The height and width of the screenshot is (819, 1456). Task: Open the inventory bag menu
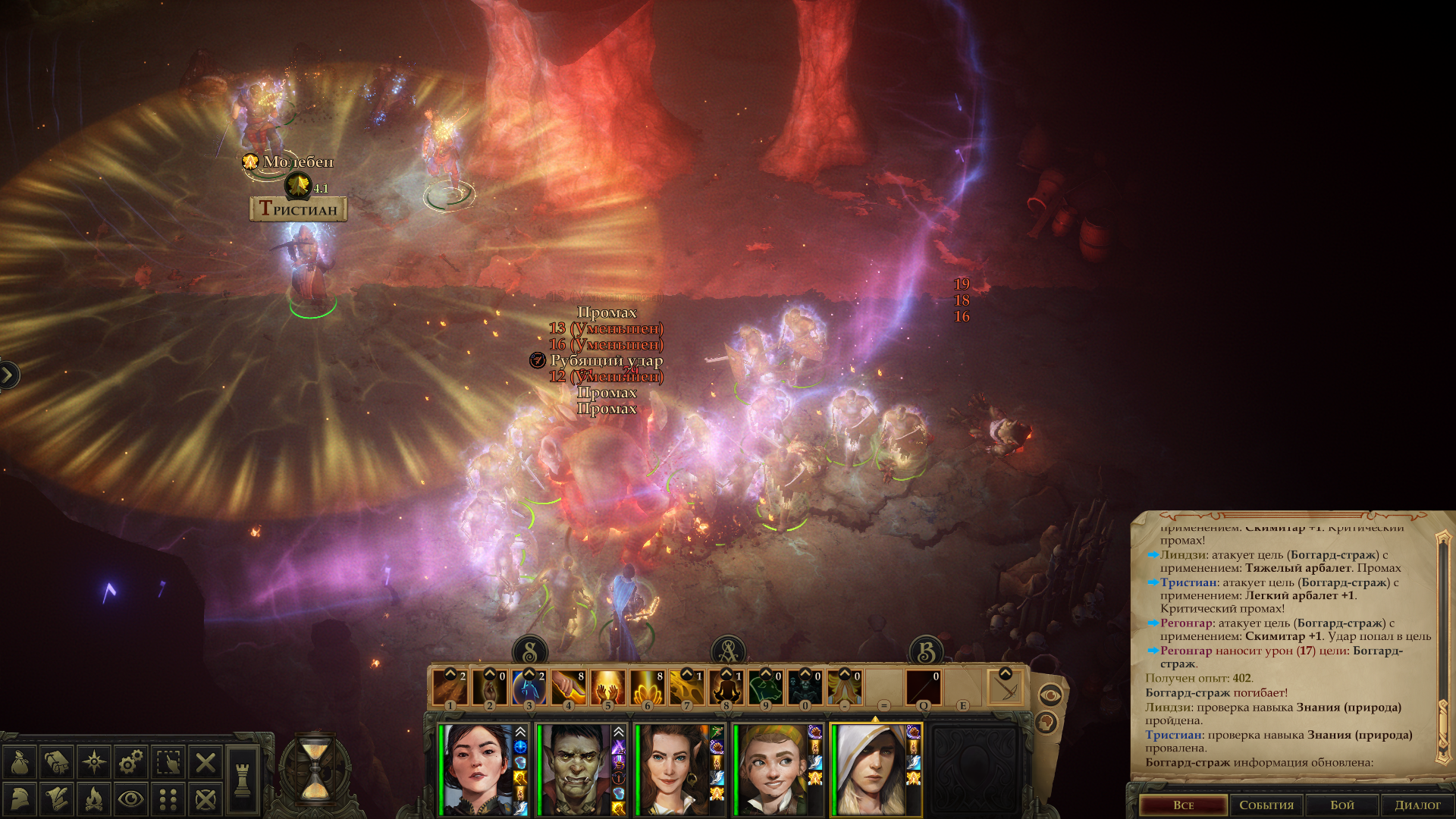click(20, 762)
